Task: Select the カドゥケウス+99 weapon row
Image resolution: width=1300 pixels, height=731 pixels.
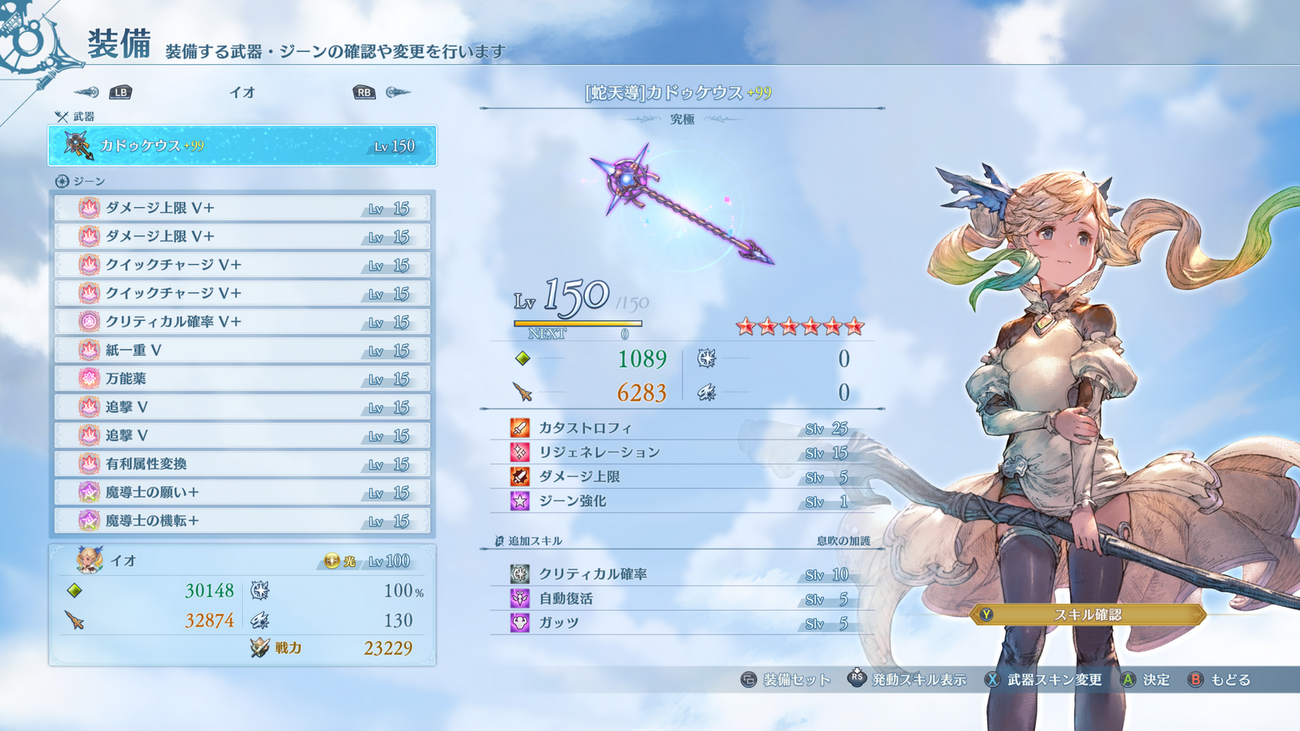Action: tap(242, 146)
